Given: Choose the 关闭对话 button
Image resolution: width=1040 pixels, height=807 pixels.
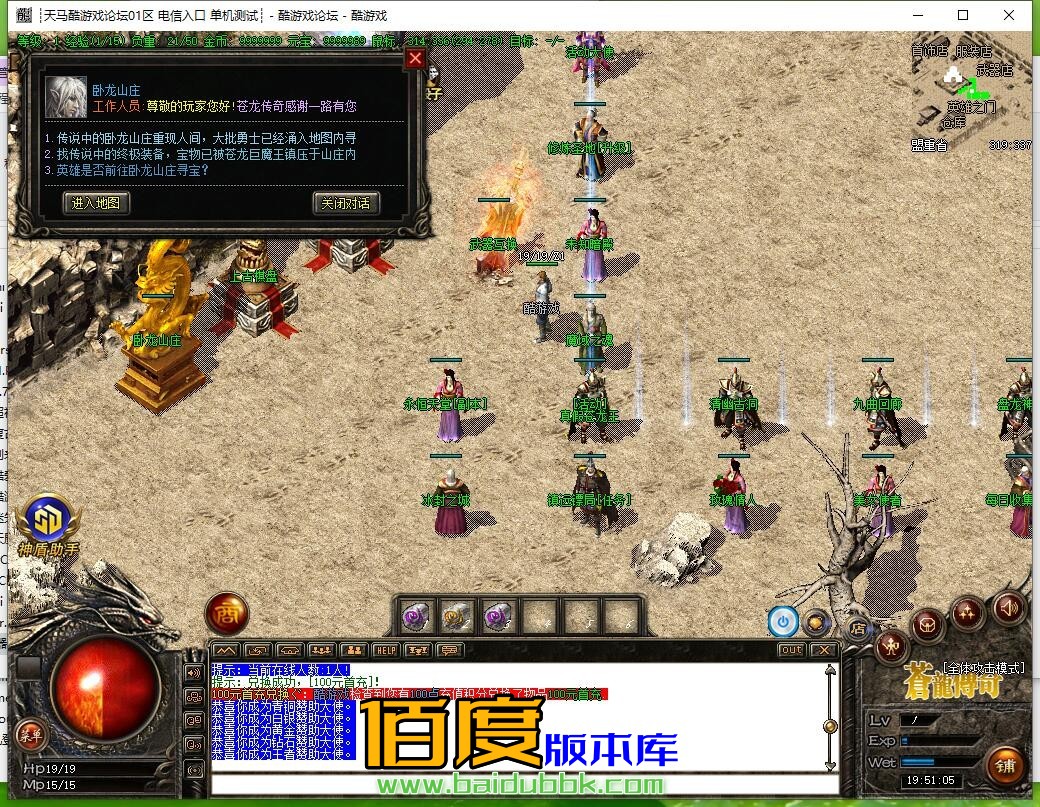Looking at the screenshot, I should point(346,203).
